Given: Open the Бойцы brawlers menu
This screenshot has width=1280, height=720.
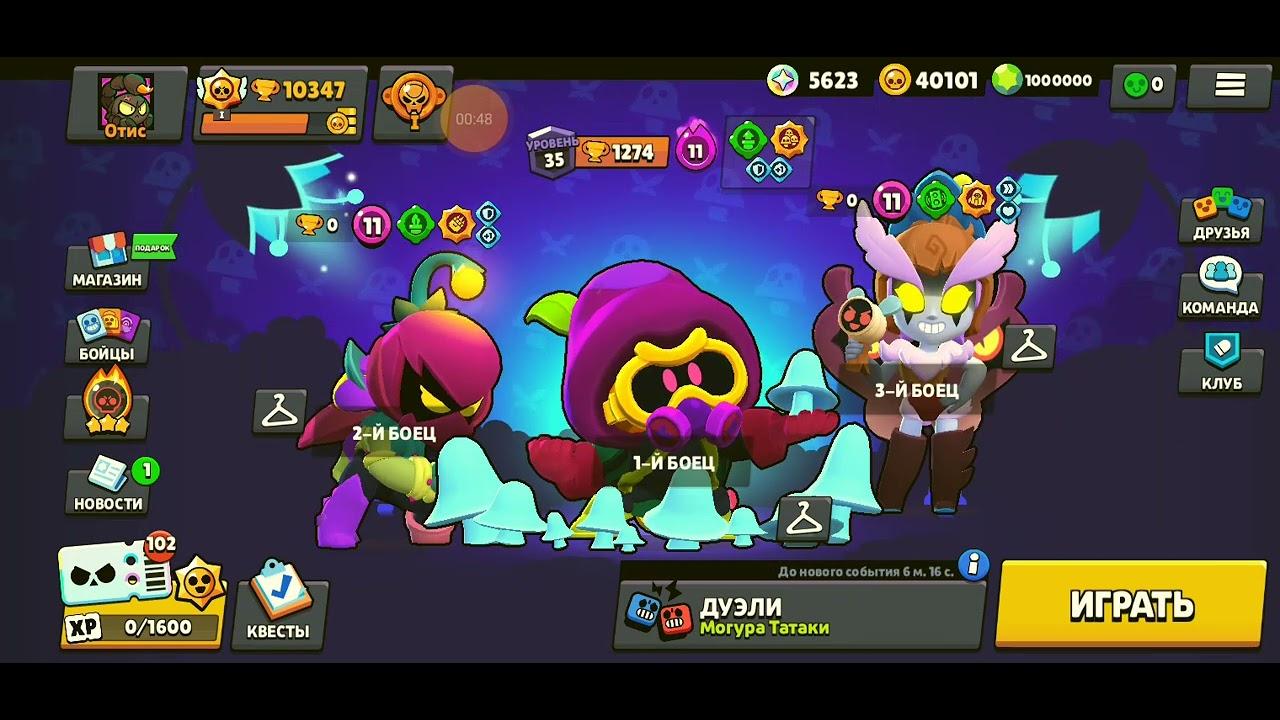Looking at the screenshot, I should [x=107, y=338].
